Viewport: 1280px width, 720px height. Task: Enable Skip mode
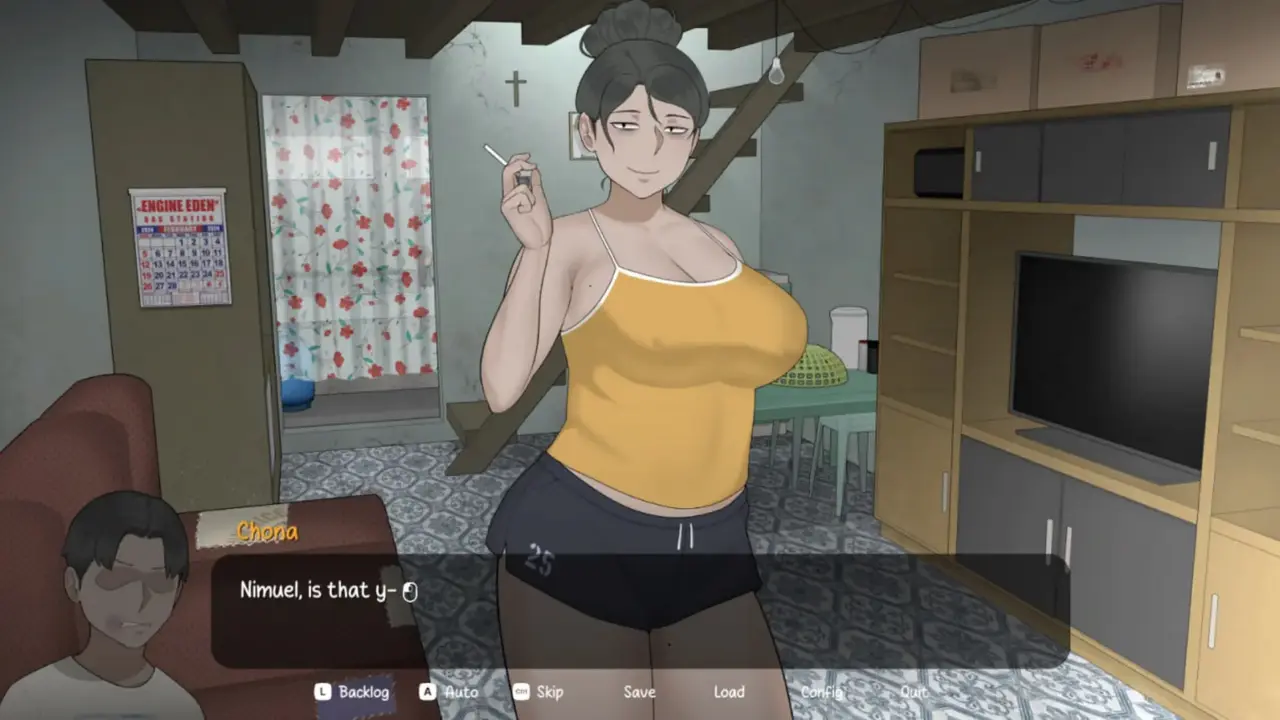[548, 692]
